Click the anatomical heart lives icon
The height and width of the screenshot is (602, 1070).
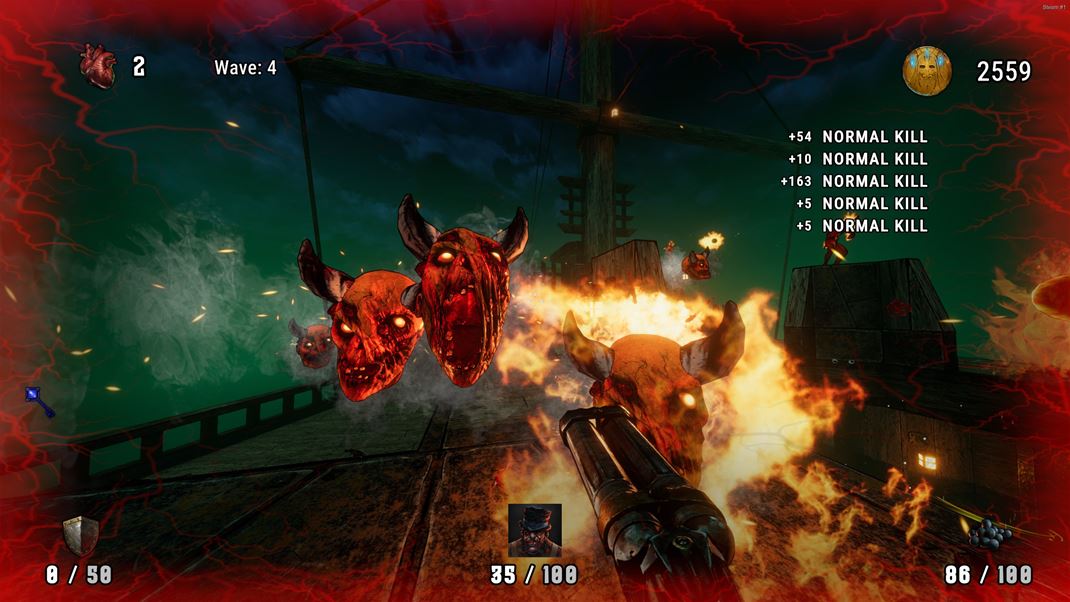(x=99, y=68)
